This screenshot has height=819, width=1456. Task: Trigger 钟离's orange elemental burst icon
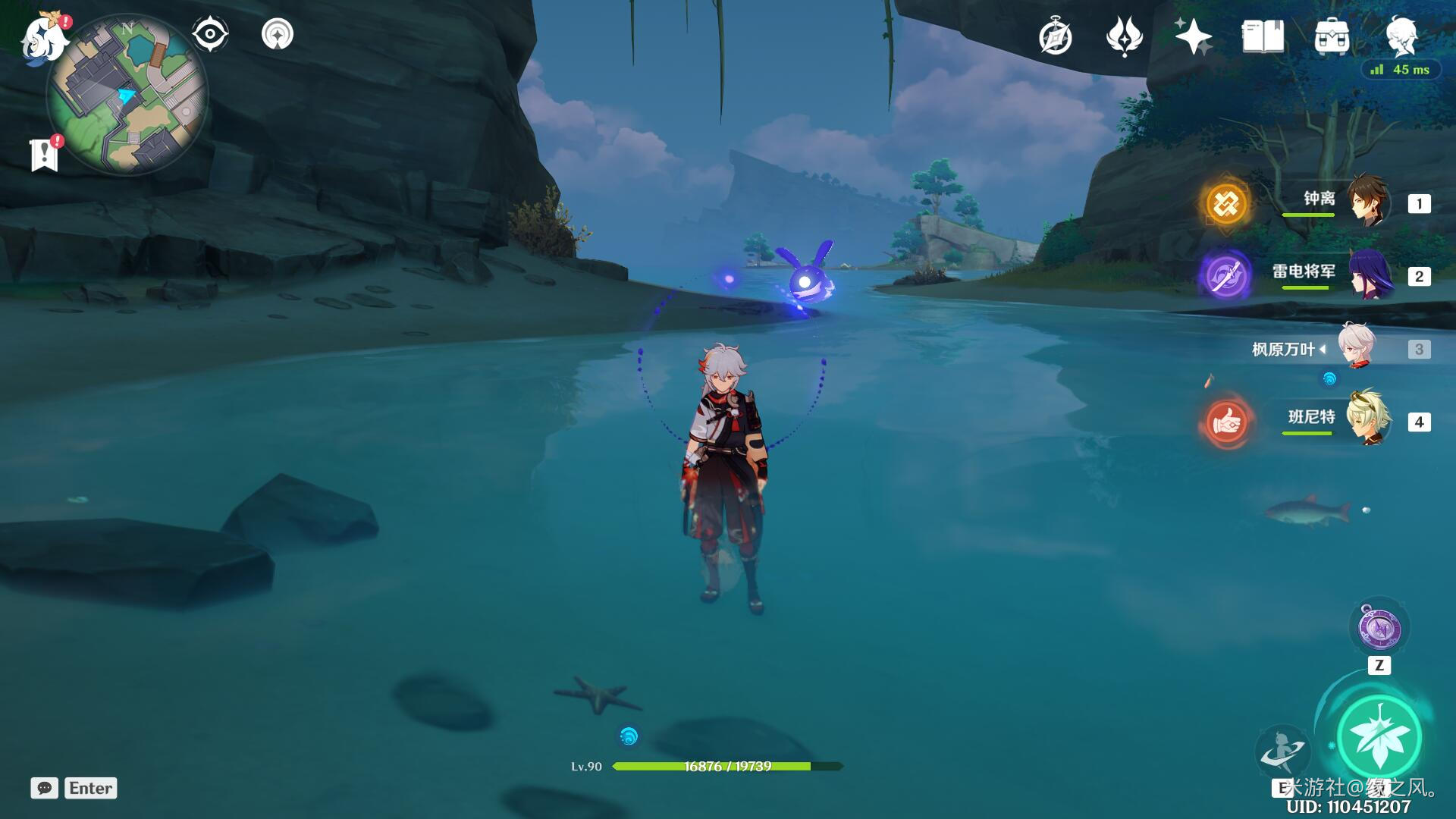click(1226, 203)
